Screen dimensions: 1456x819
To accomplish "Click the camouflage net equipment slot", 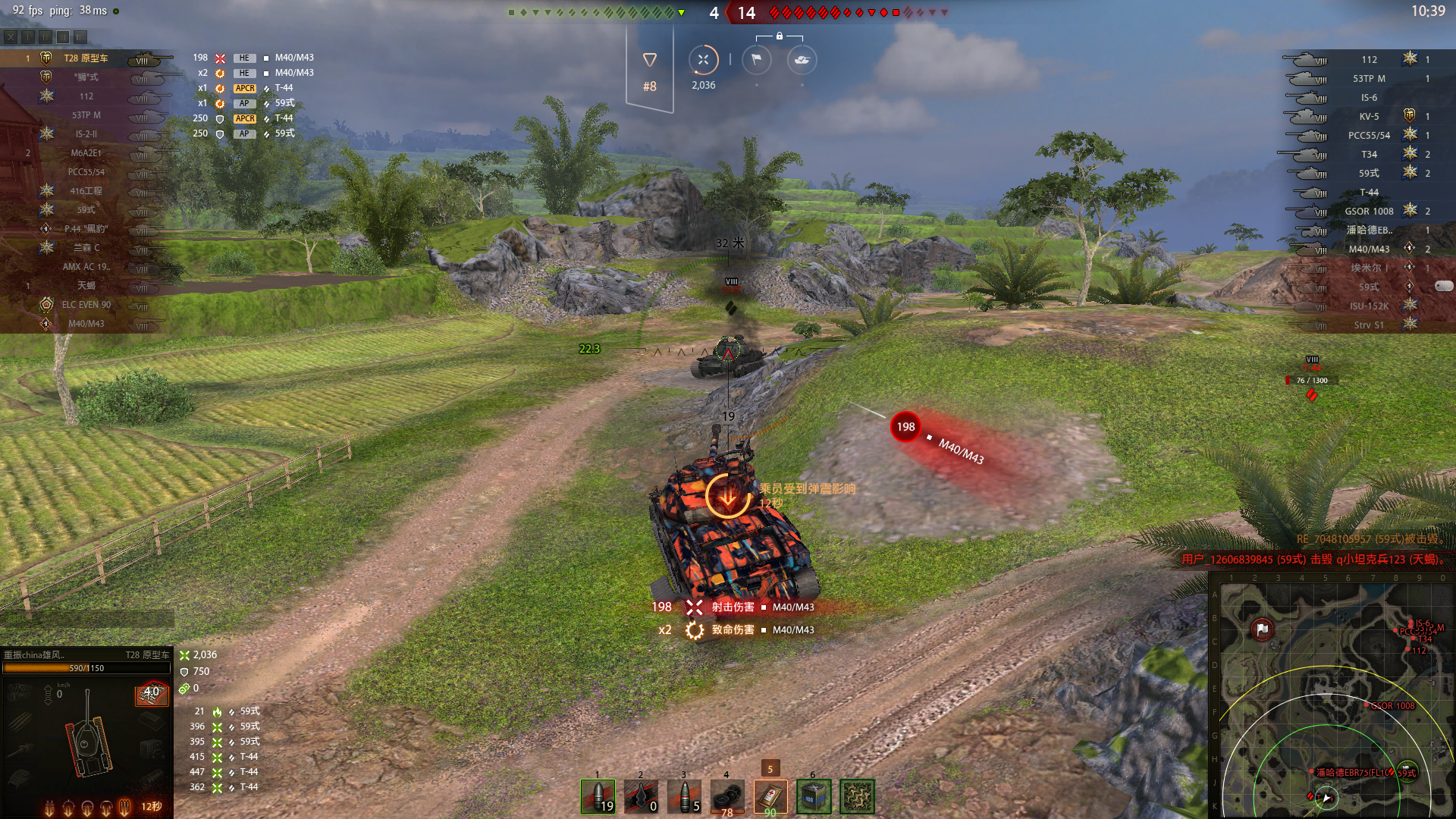I will pos(857,796).
